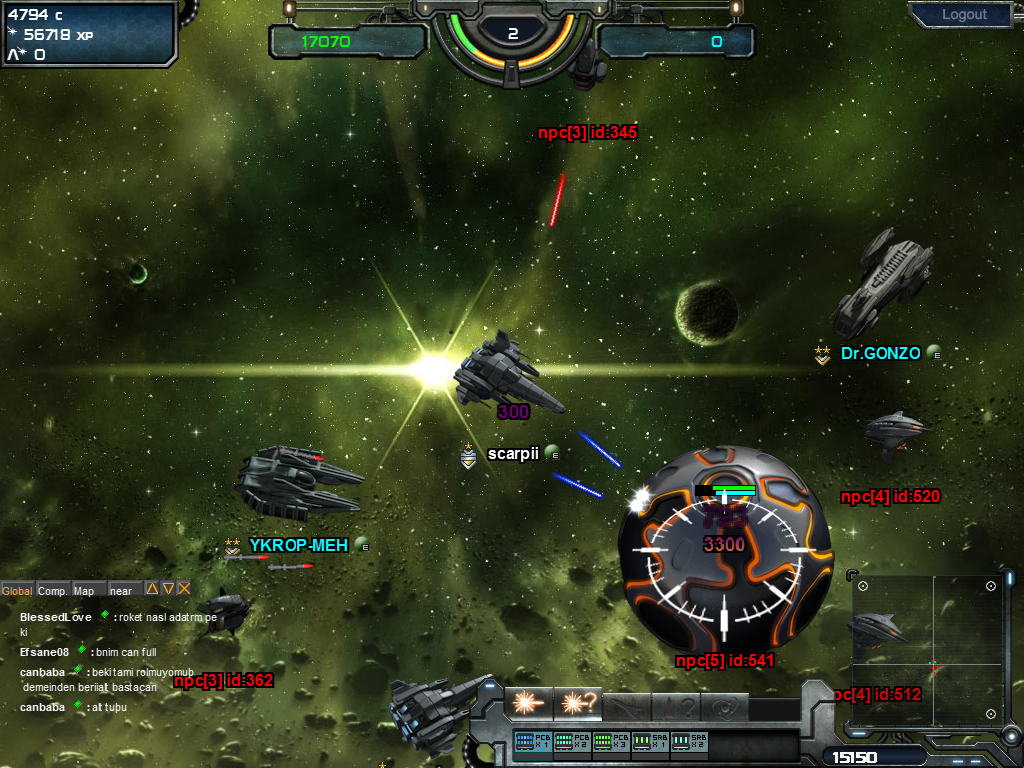The width and height of the screenshot is (1024, 768).
Task: Select the rocket with question mark icon
Action: (677, 705)
